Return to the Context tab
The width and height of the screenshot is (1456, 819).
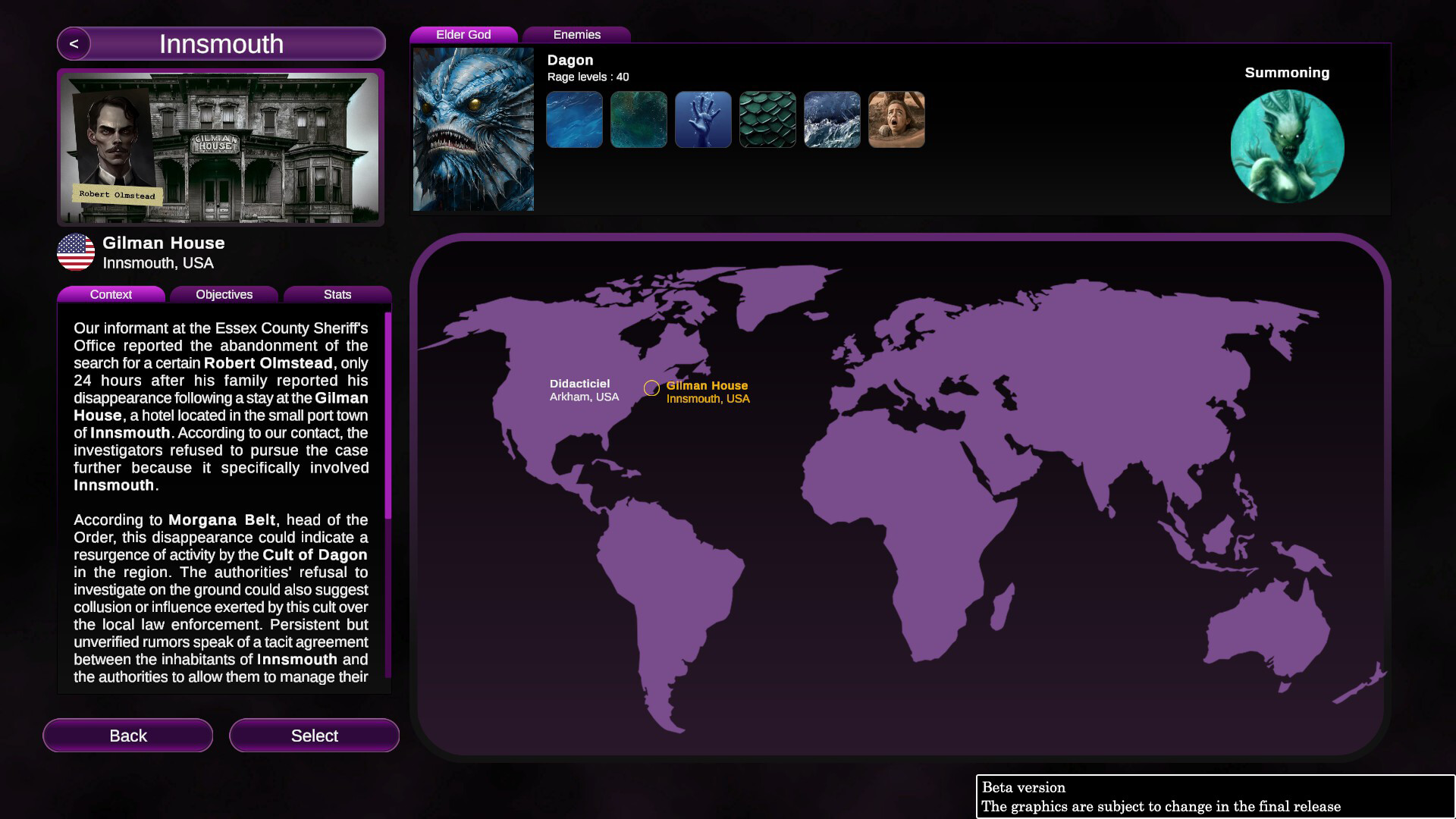pos(111,294)
